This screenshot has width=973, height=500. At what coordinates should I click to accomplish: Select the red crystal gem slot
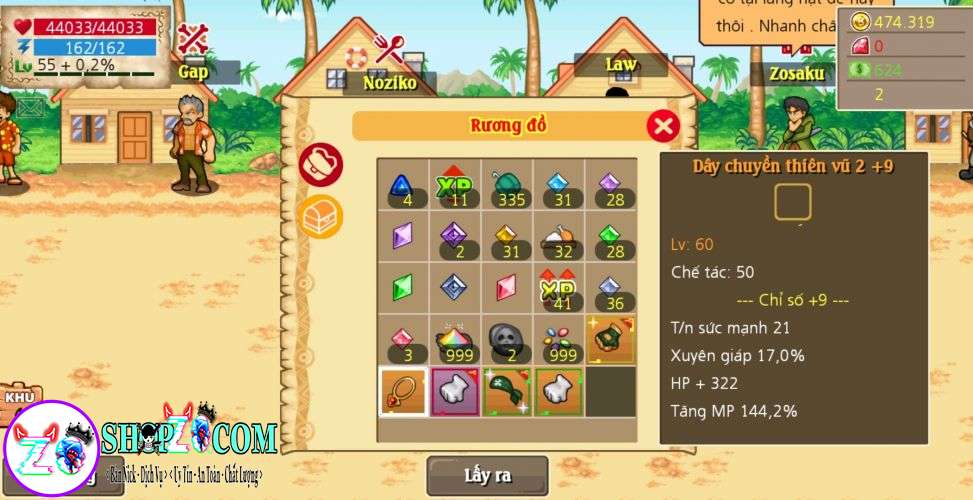507,289
